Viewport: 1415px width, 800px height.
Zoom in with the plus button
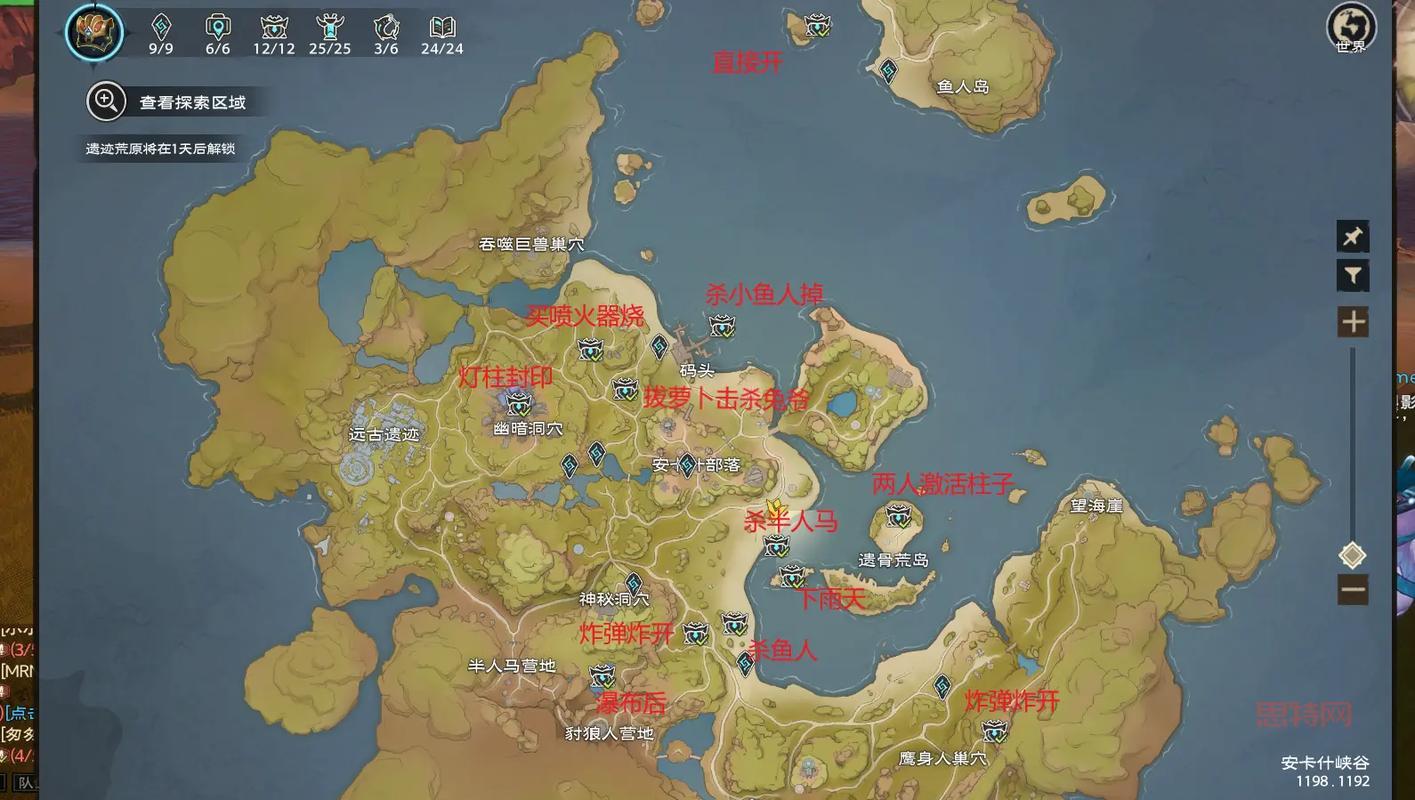pos(1352,322)
